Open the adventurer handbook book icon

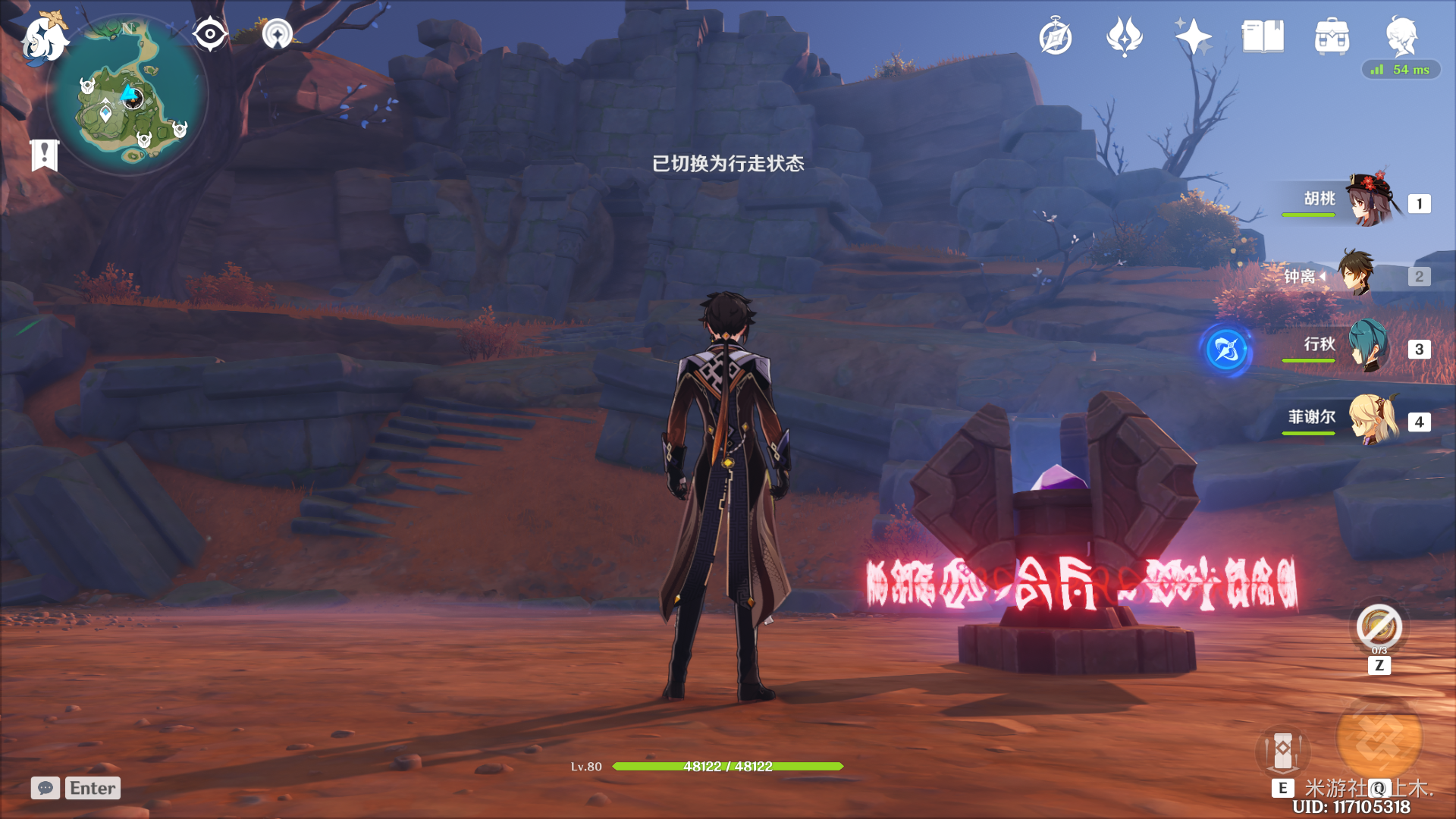1263,36
